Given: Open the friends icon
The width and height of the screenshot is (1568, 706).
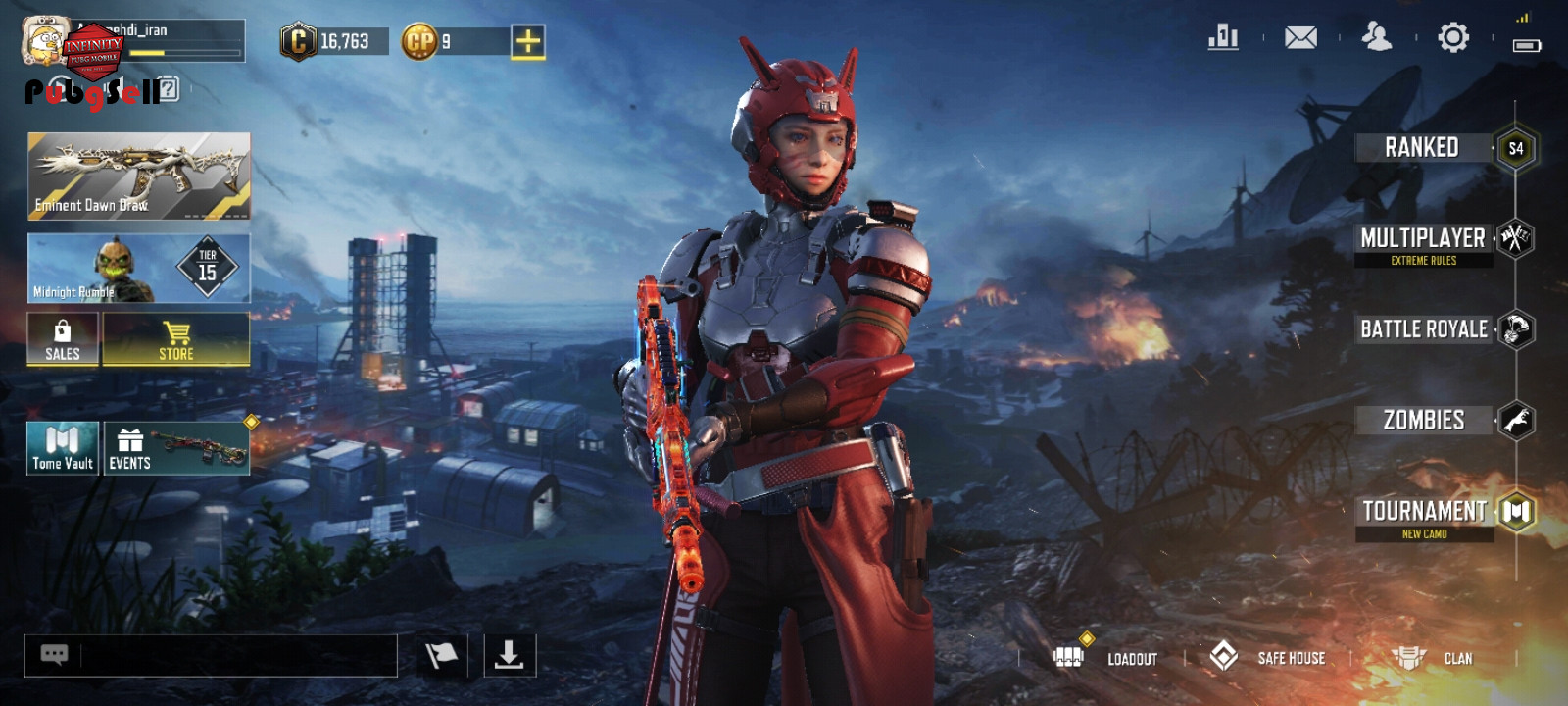Looking at the screenshot, I should click(x=1377, y=38).
